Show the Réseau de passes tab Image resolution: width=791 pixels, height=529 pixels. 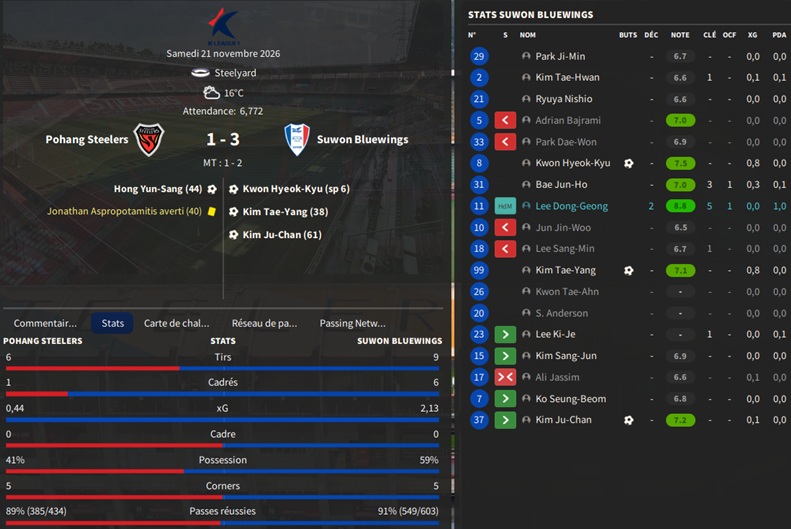coord(265,323)
